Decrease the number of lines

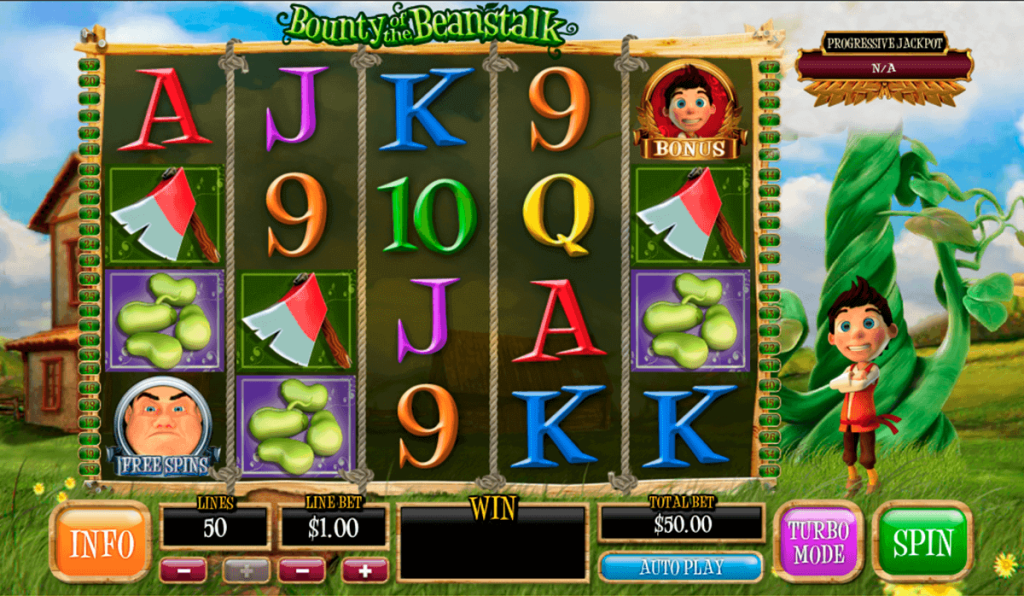183,570
